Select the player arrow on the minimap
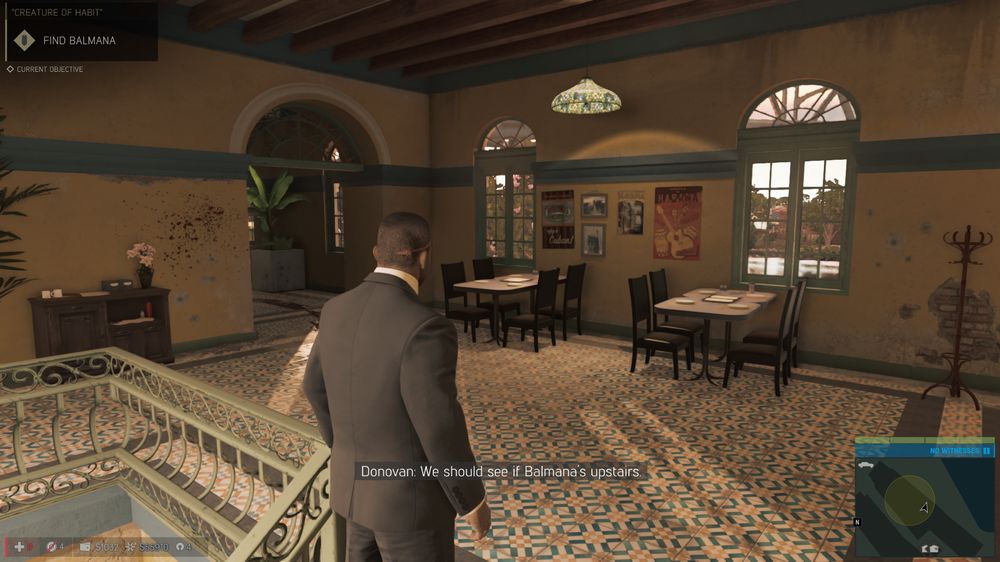The width and height of the screenshot is (1000, 562). [x=924, y=507]
